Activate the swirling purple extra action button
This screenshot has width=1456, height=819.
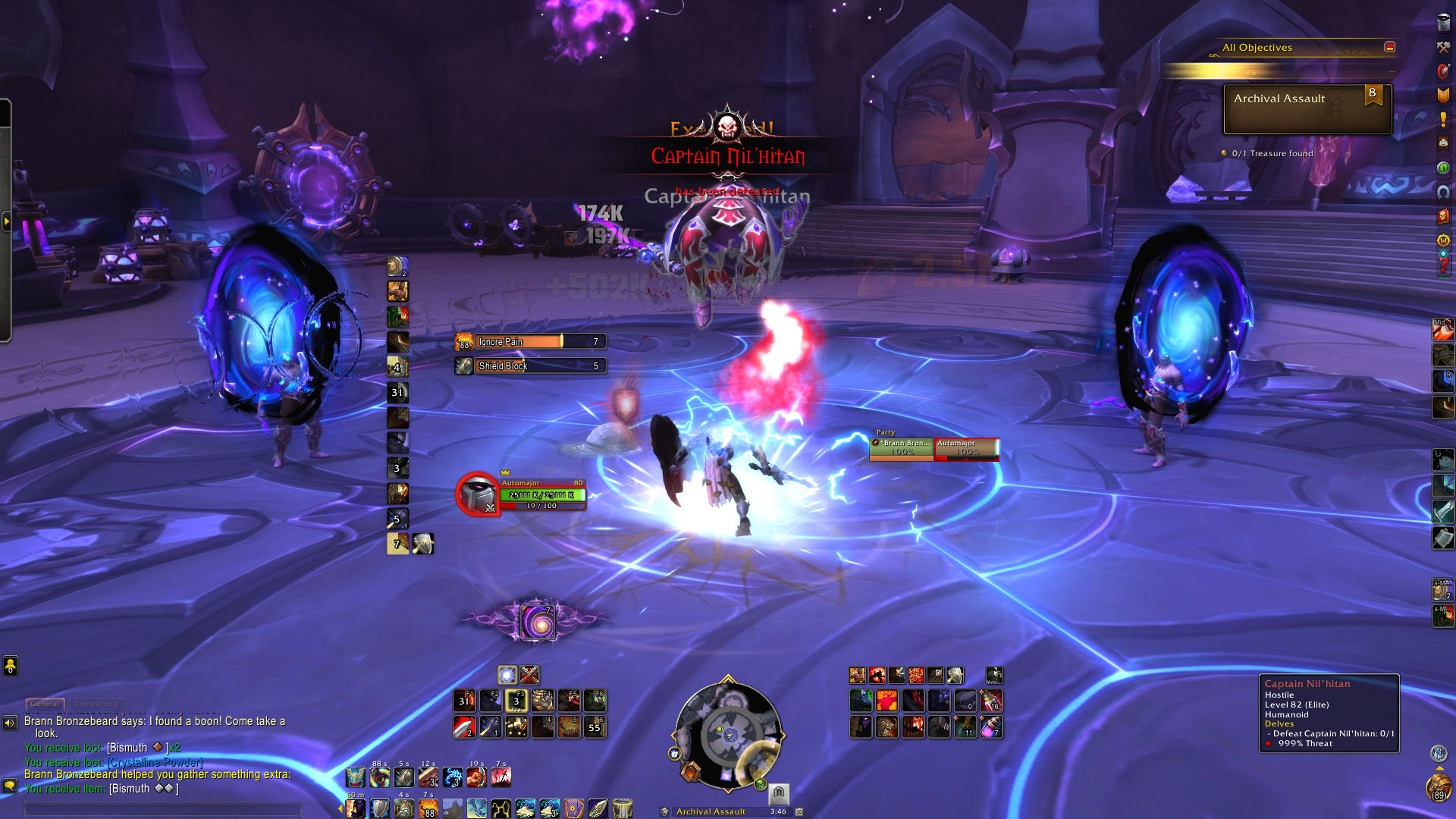tap(538, 623)
